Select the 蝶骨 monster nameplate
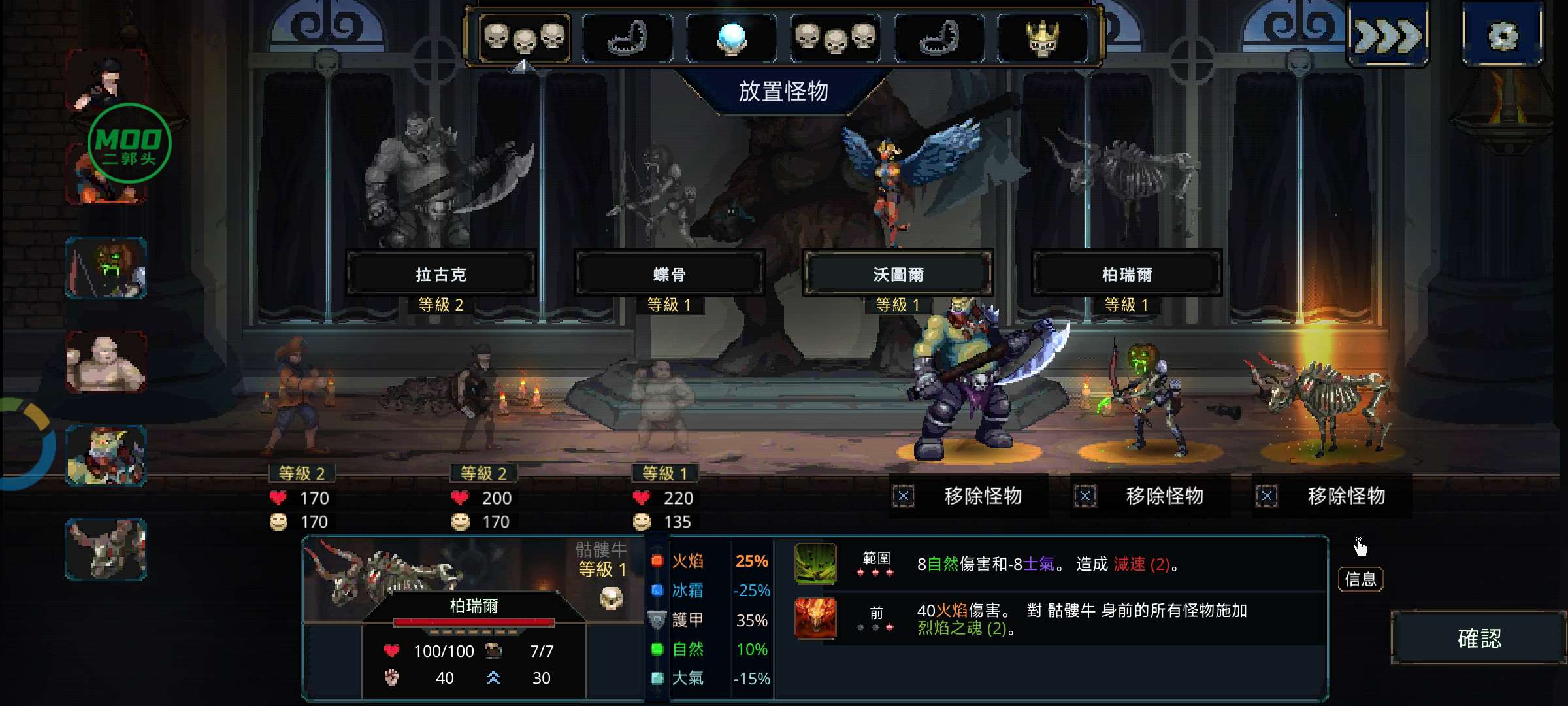The image size is (1568, 706). pyautogui.click(x=669, y=275)
